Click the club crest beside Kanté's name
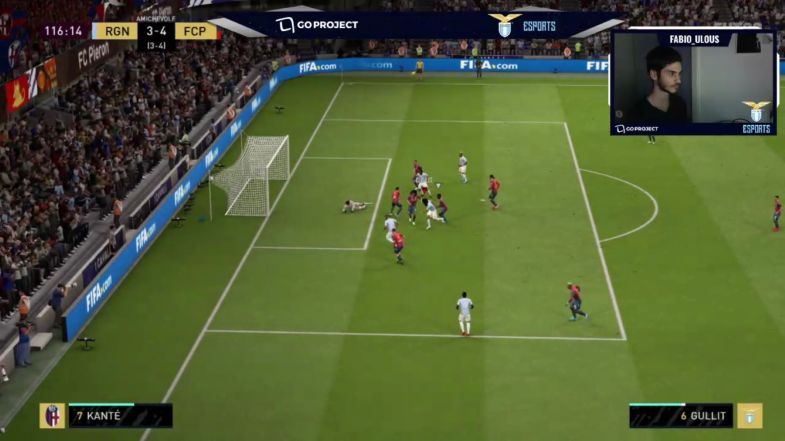 point(52,415)
